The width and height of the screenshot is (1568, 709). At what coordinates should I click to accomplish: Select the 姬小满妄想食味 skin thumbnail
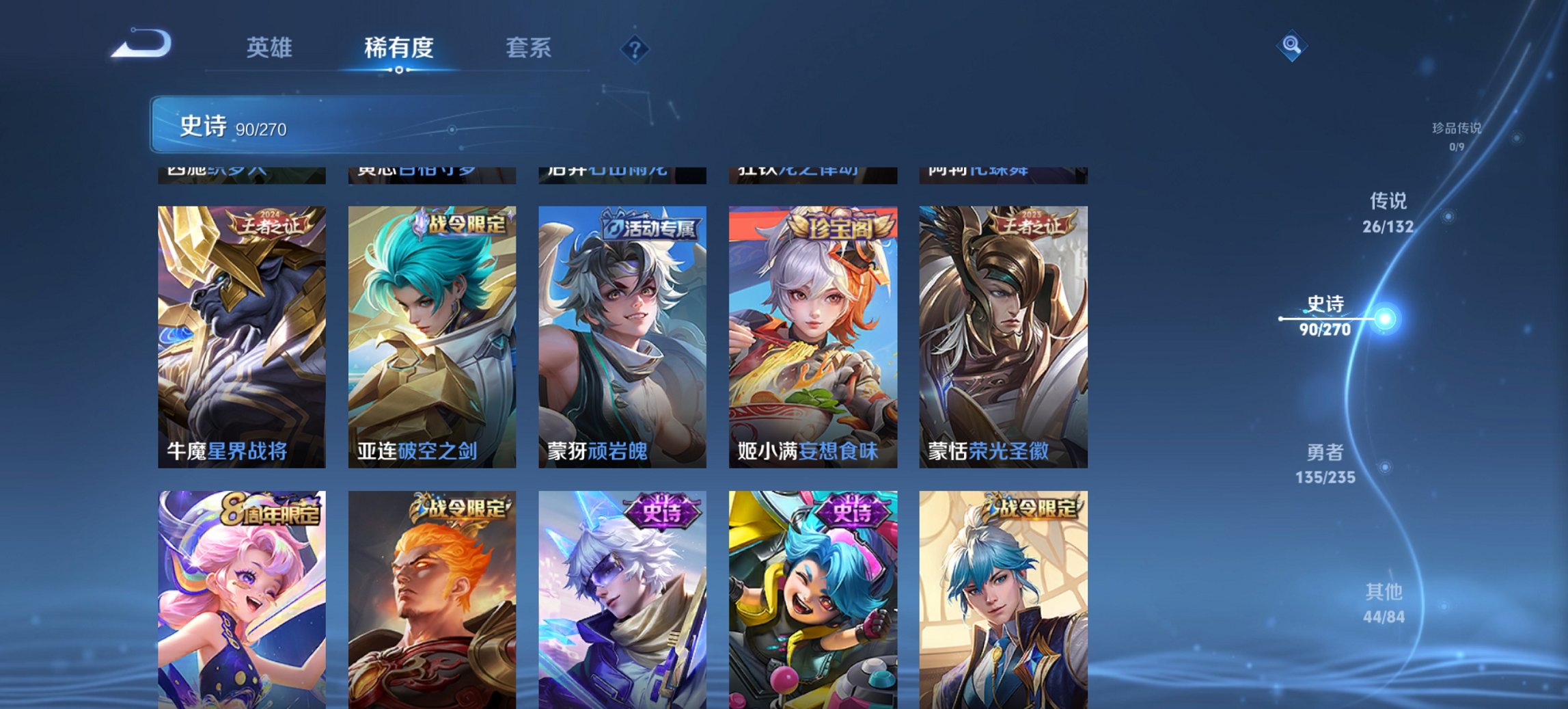coord(813,335)
